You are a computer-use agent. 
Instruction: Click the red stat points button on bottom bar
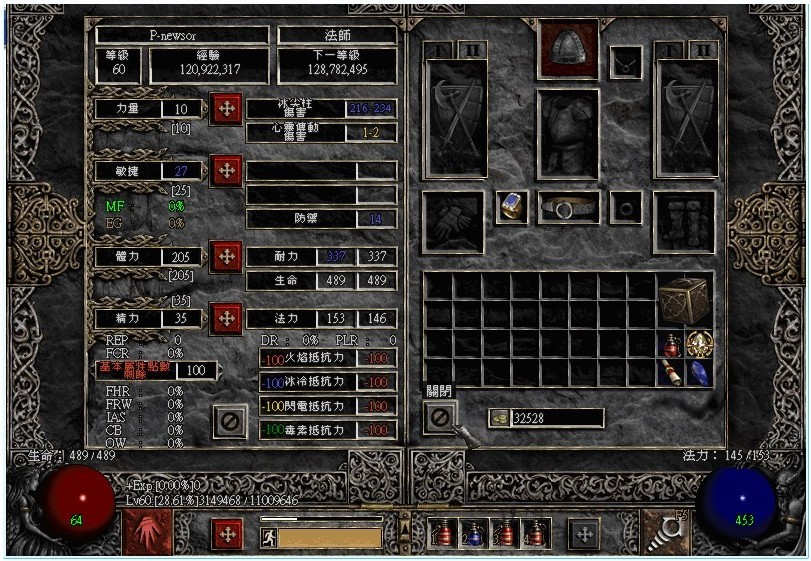[x=228, y=533]
